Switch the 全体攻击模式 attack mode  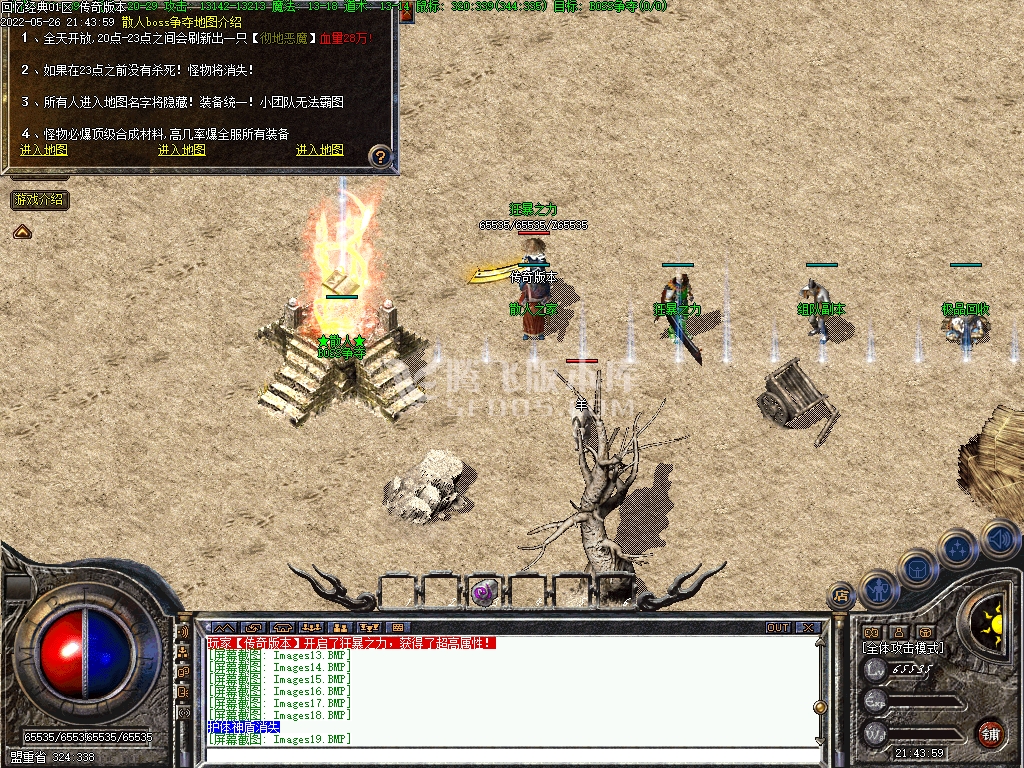click(x=903, y=648)
